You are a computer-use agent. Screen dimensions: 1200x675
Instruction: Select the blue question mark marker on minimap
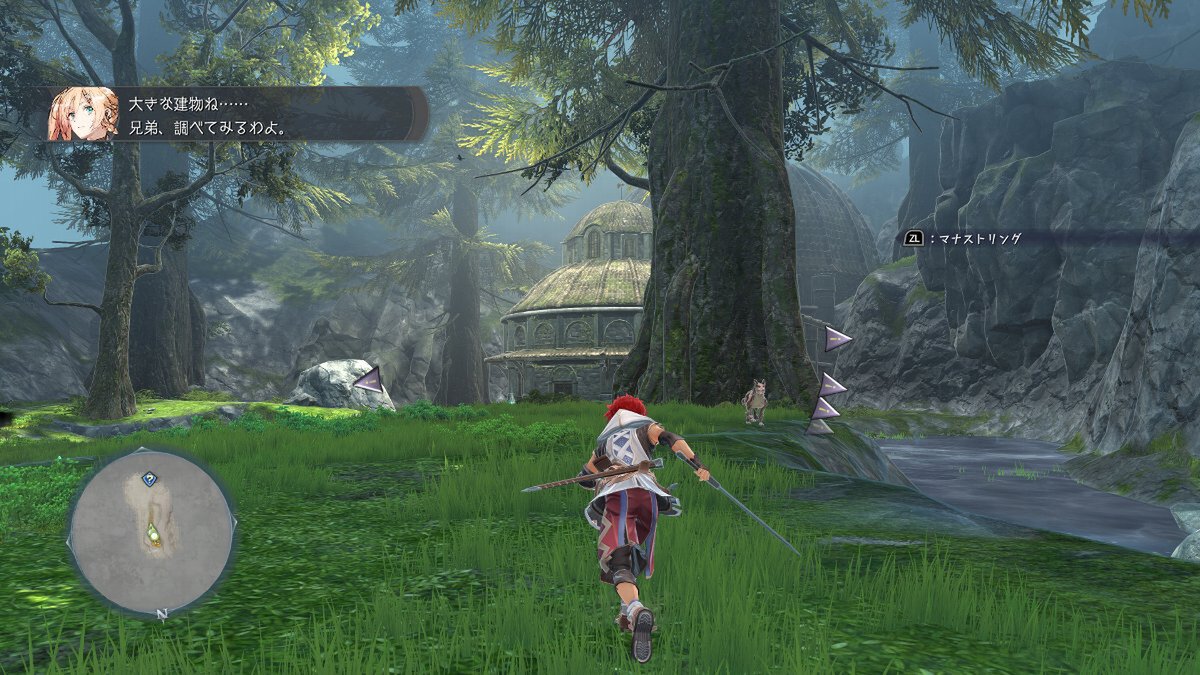tap(149, 479)
